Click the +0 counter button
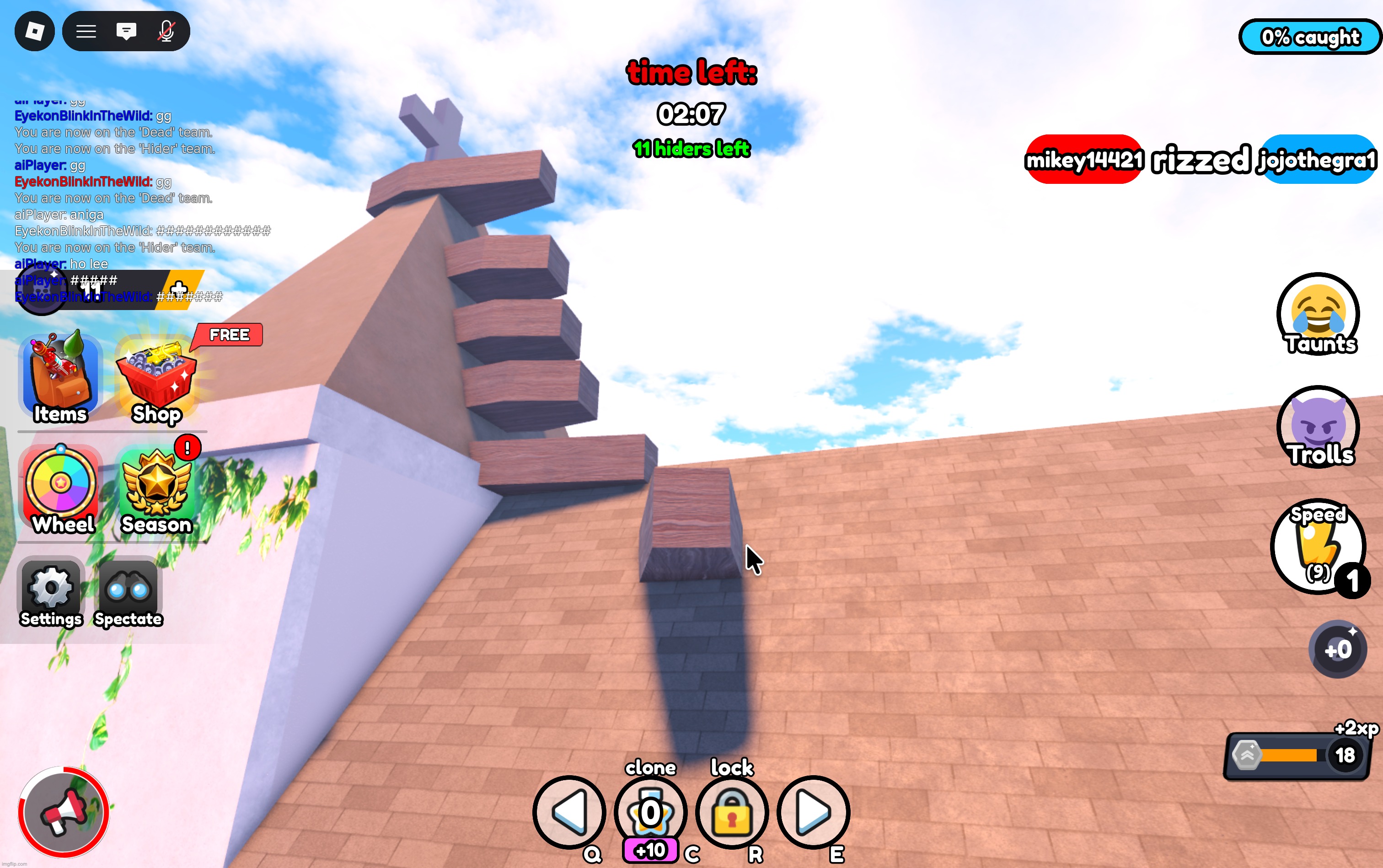 (x=1338, y=649)
